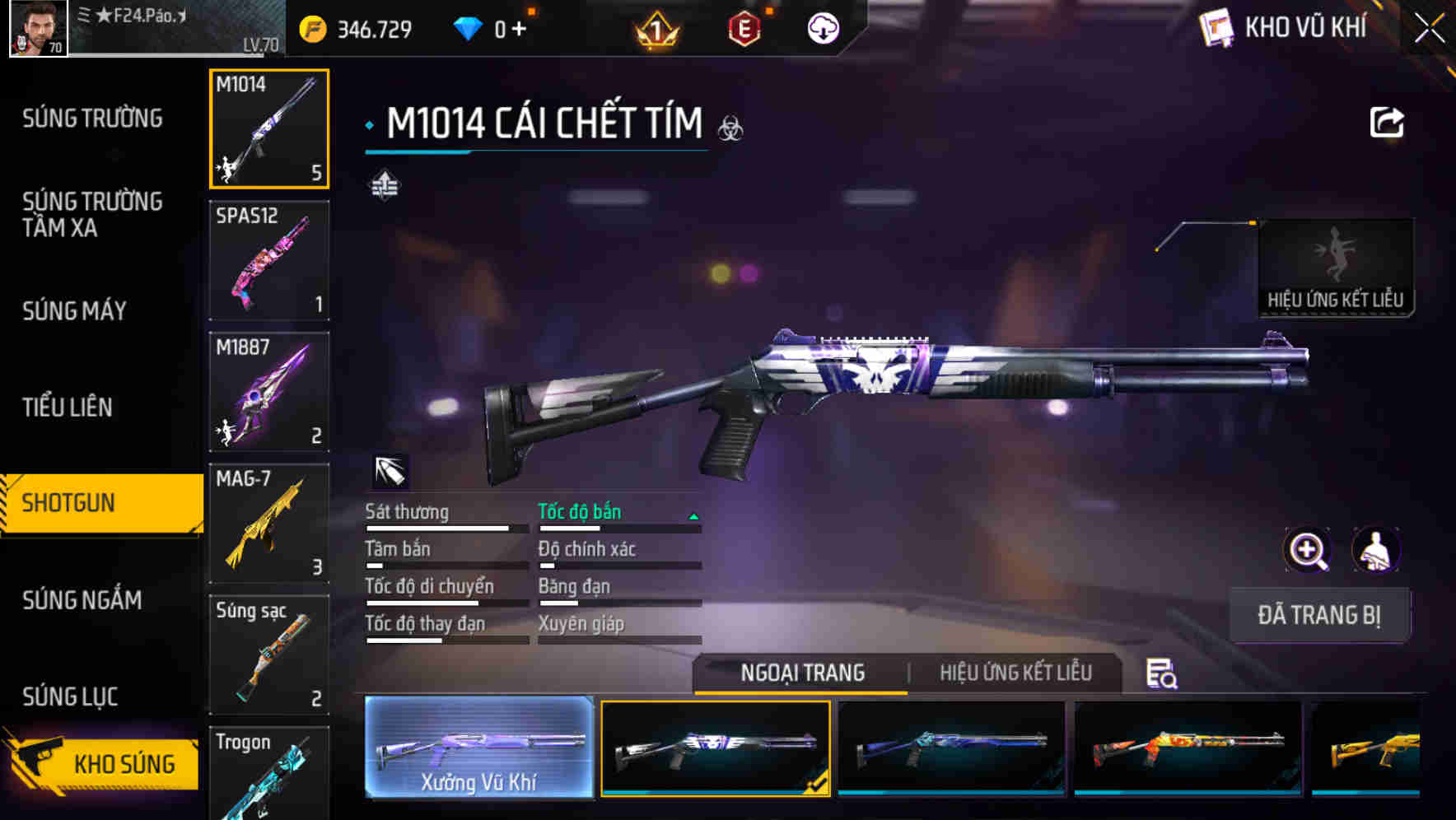Select the MAG-7 golden shotgun slot

click(x=269, y=523)
